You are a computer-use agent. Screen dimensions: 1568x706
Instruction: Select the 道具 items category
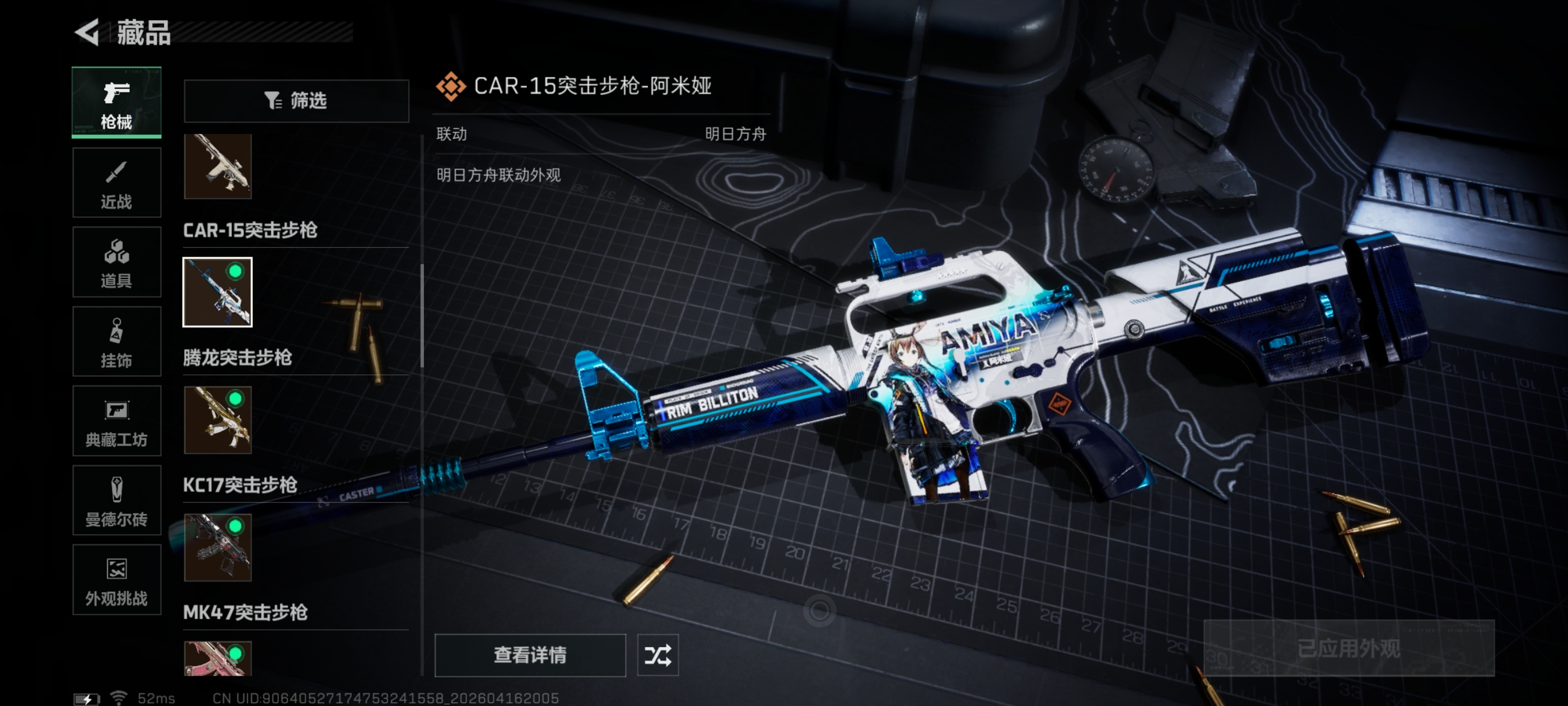(116, 262)
